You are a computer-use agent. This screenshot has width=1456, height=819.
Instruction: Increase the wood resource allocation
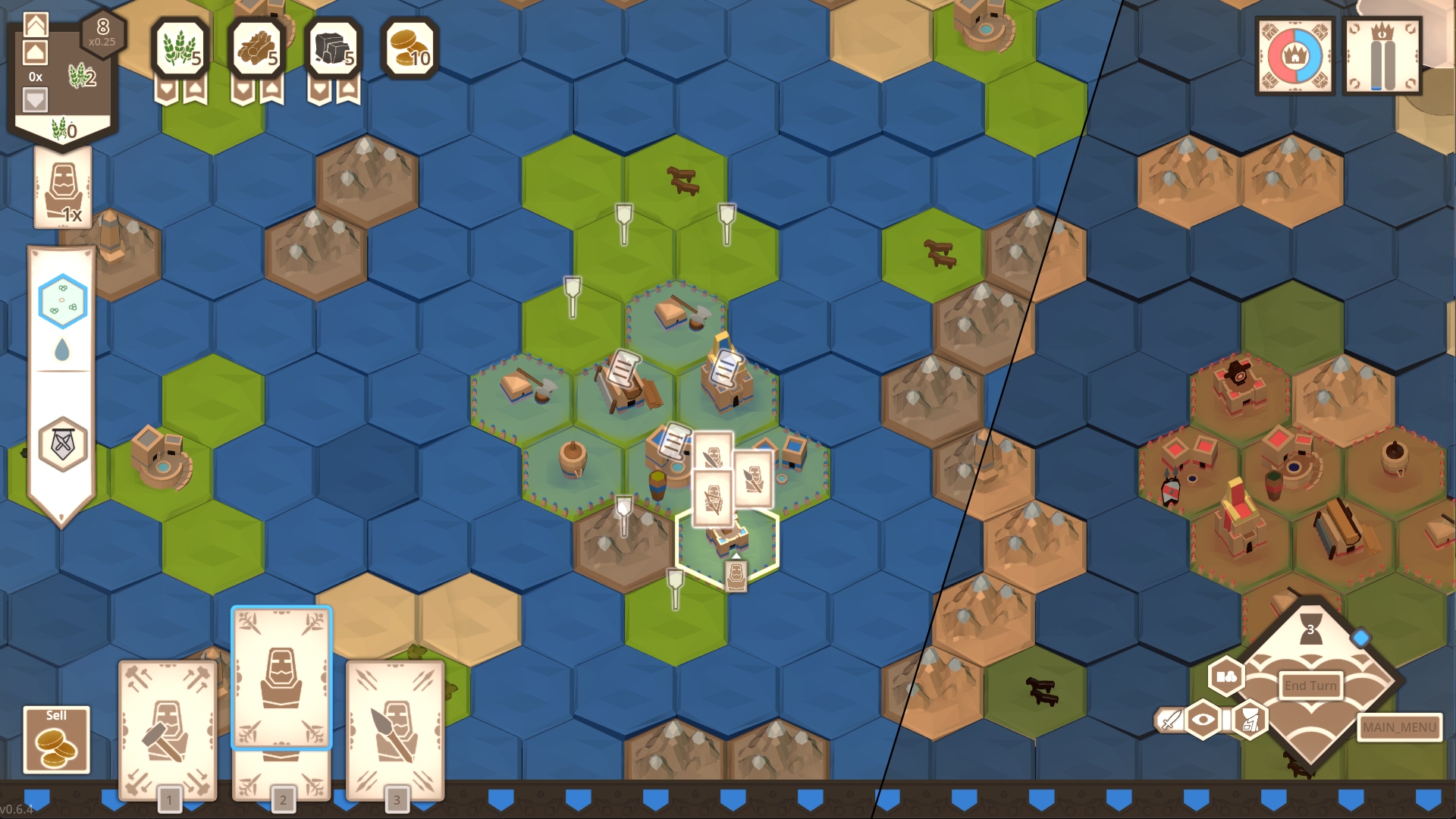pos(272,90)
